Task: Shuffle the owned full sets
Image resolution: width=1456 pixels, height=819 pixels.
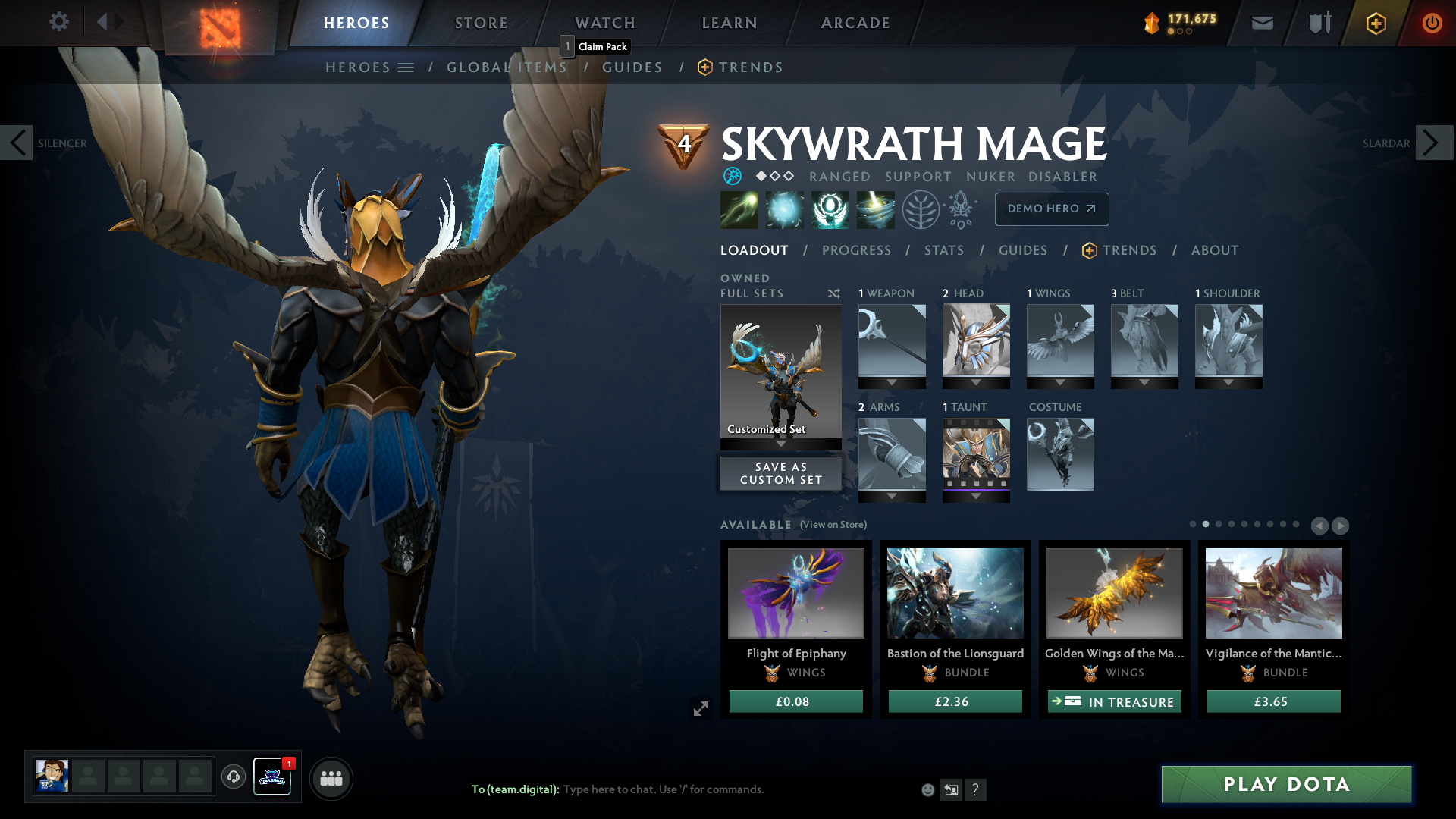Action: (833, 293)
